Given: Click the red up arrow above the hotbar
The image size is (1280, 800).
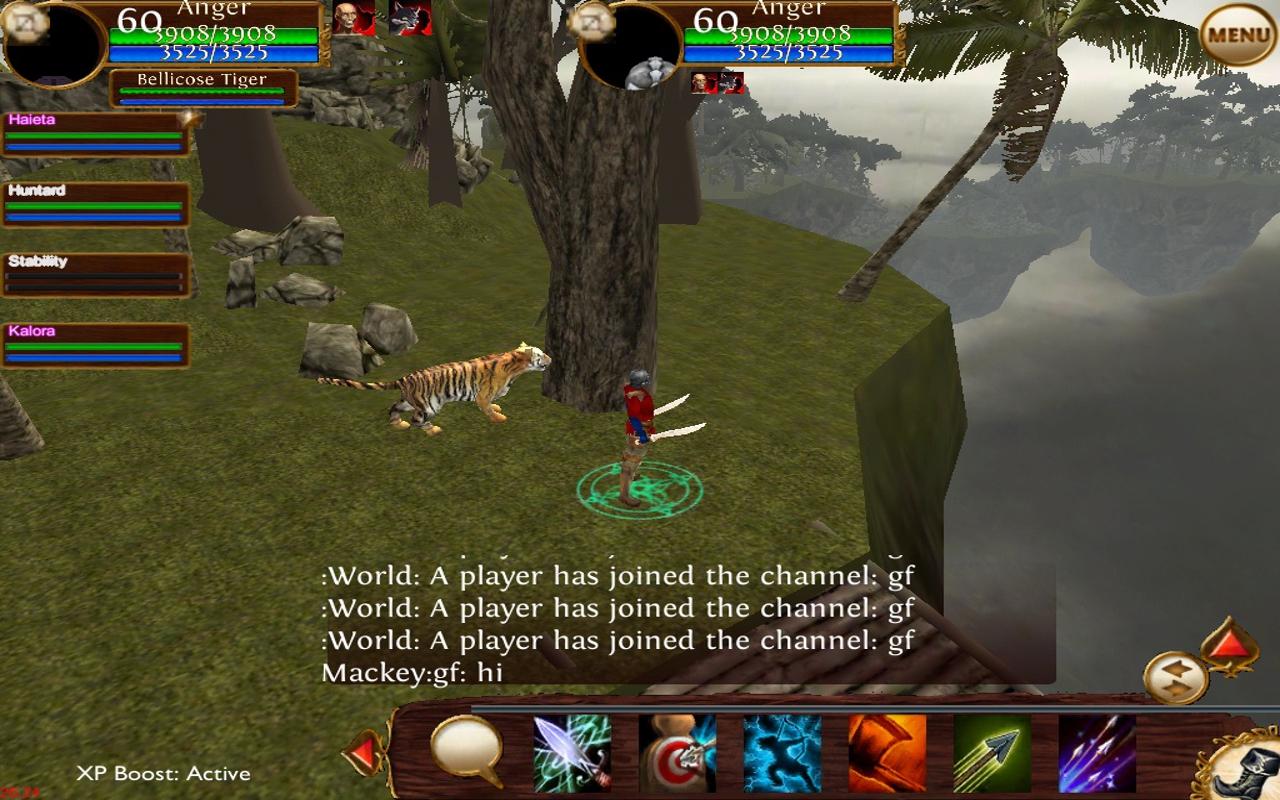Looking at the screenshot, I should point(1229,647).
